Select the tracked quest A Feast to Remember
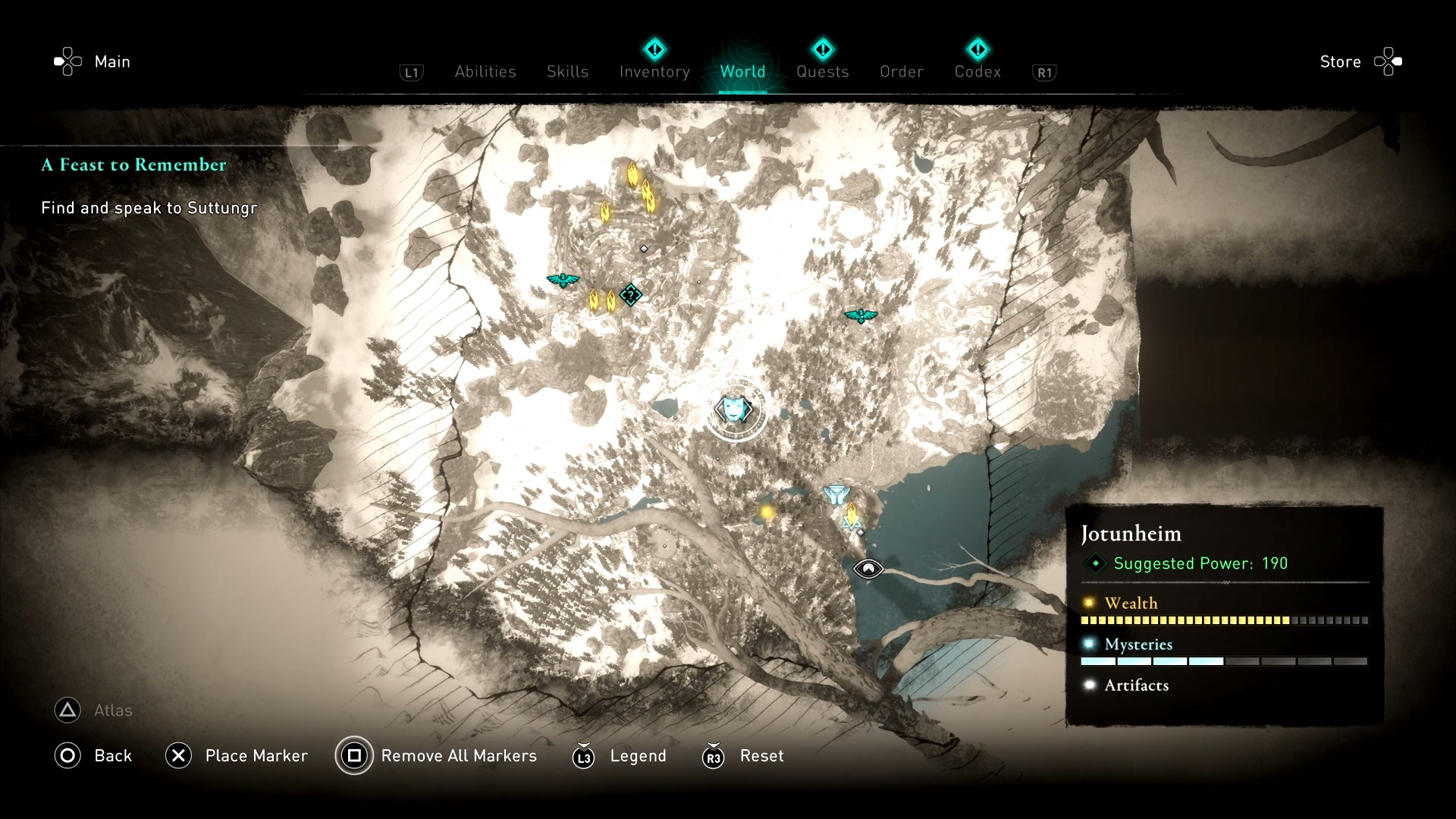This screenshot has height=819, width=1456. click(133, 165)
